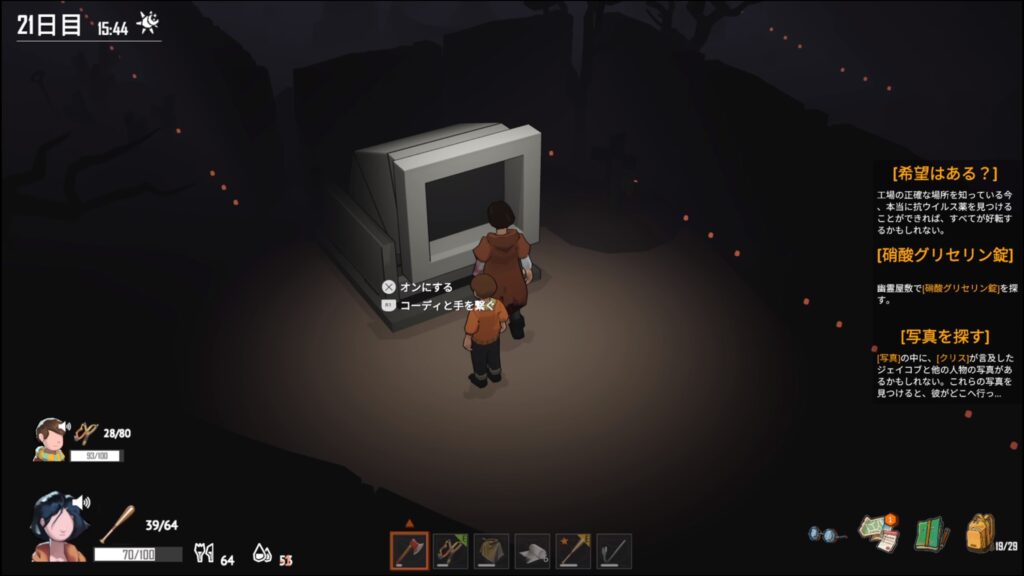1024x576 pixels.
Task: Open the backpack inventory
Action: click(x=980, y=533)
